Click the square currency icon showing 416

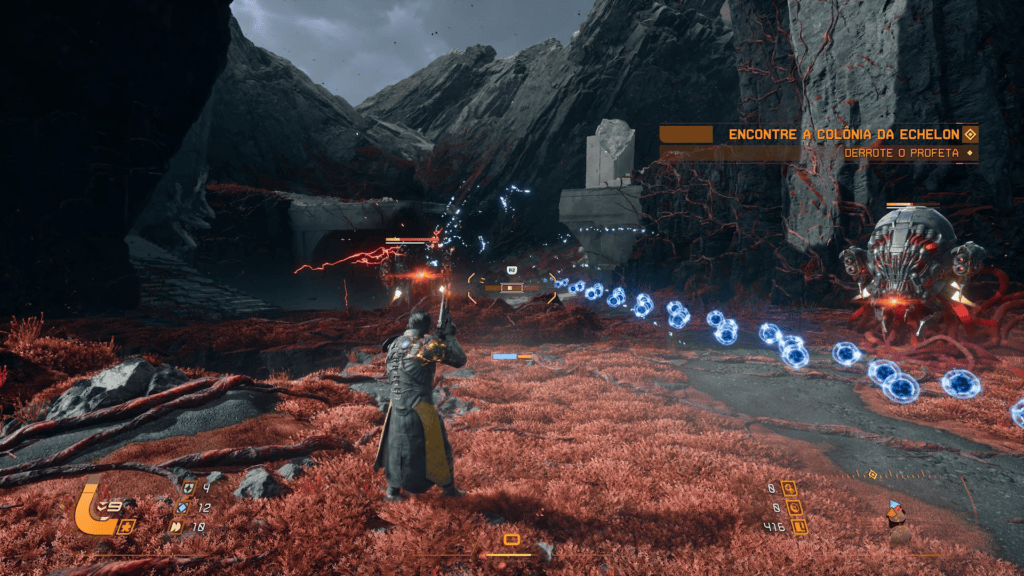click(798, 526)
